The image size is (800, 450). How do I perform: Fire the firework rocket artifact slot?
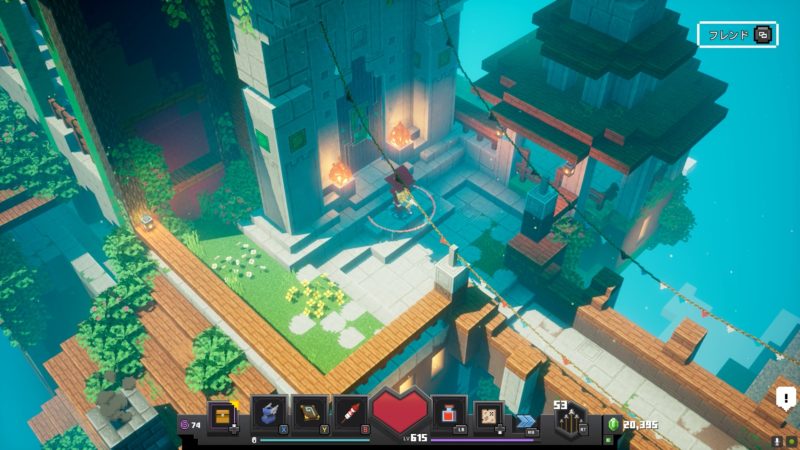[x=352, y=414]
